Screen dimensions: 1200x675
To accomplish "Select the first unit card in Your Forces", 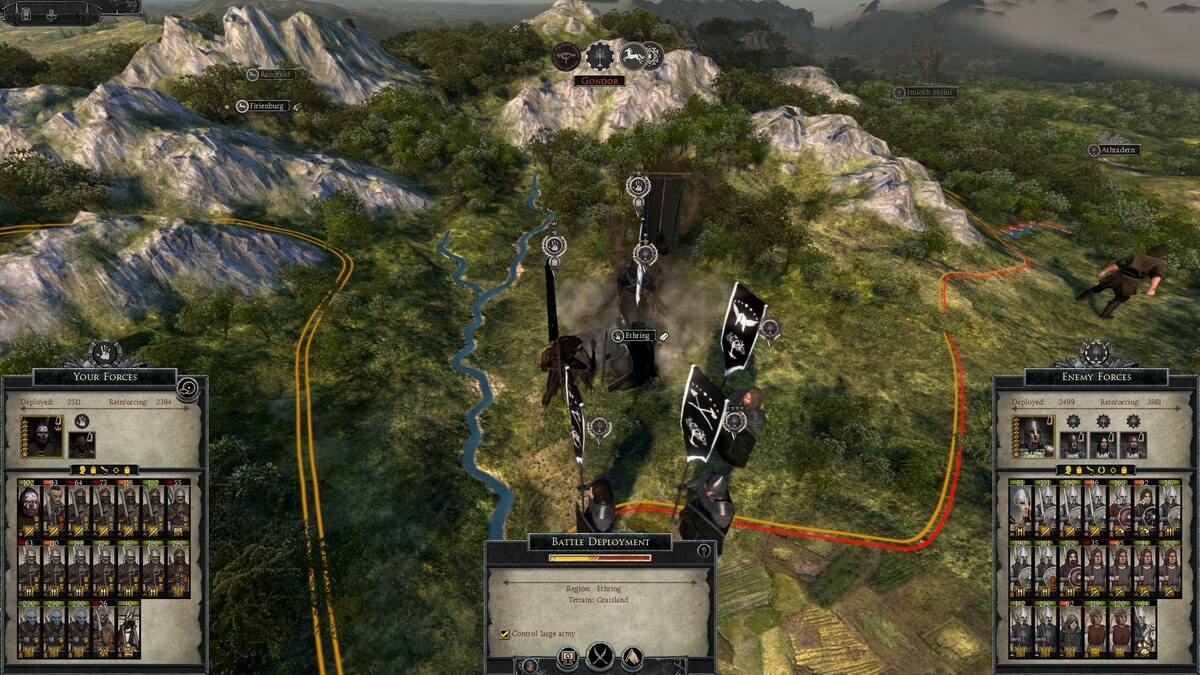I will point(29,508).
